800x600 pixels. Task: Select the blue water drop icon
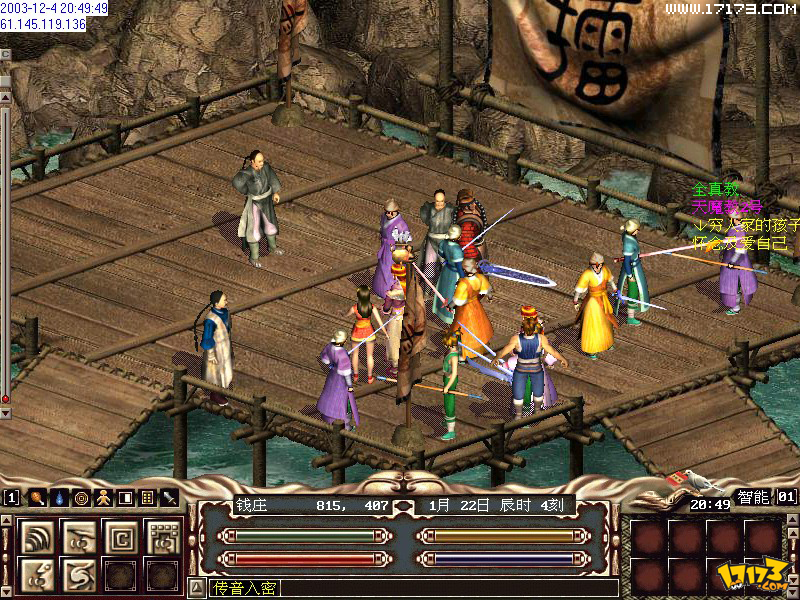pos(58,497)
